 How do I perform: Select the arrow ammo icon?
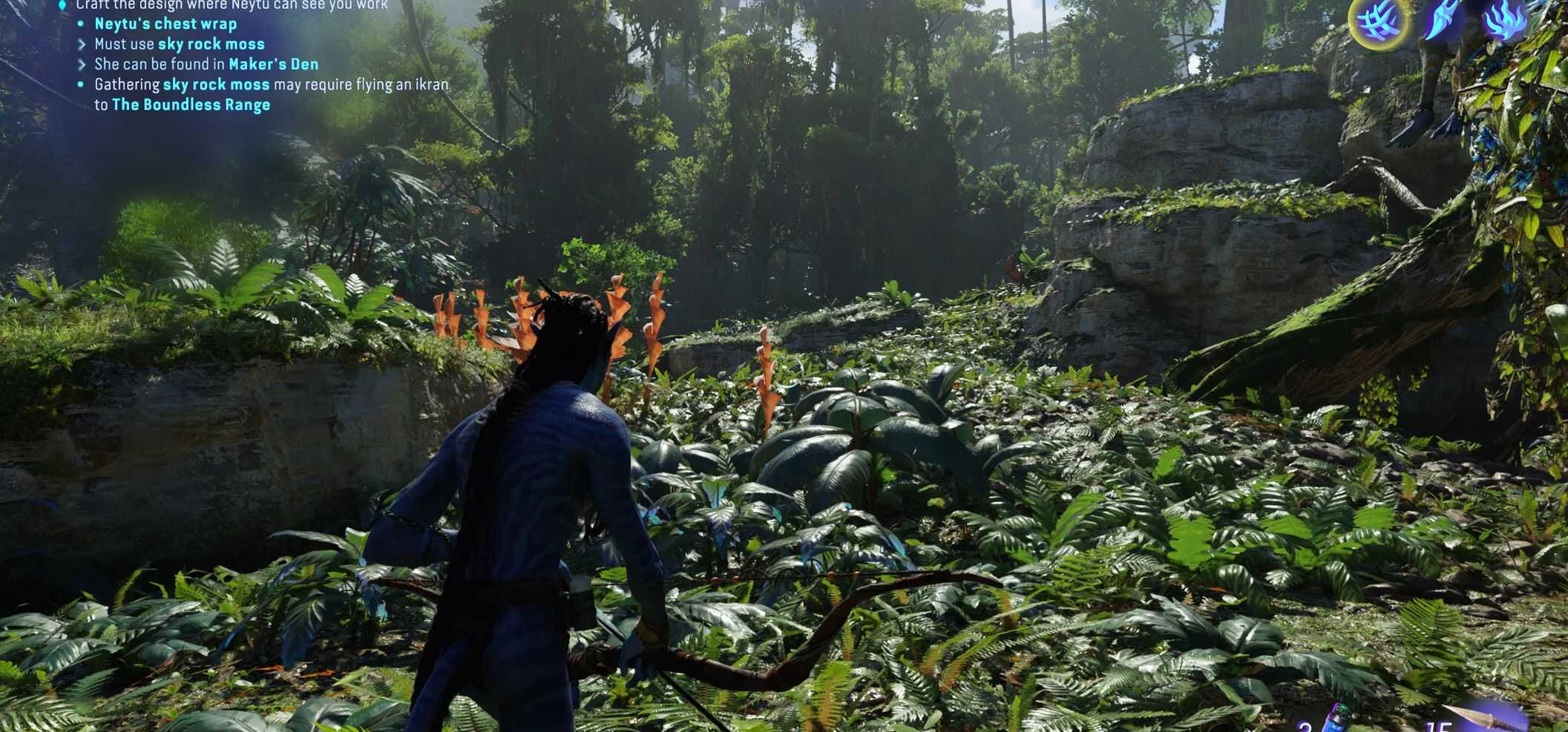pos(1484,718)
